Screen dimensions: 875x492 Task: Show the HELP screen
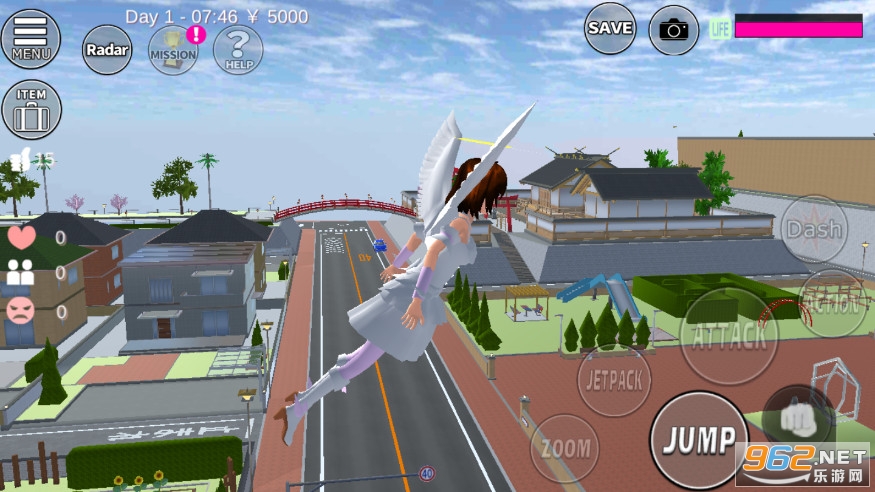(238, 50)
